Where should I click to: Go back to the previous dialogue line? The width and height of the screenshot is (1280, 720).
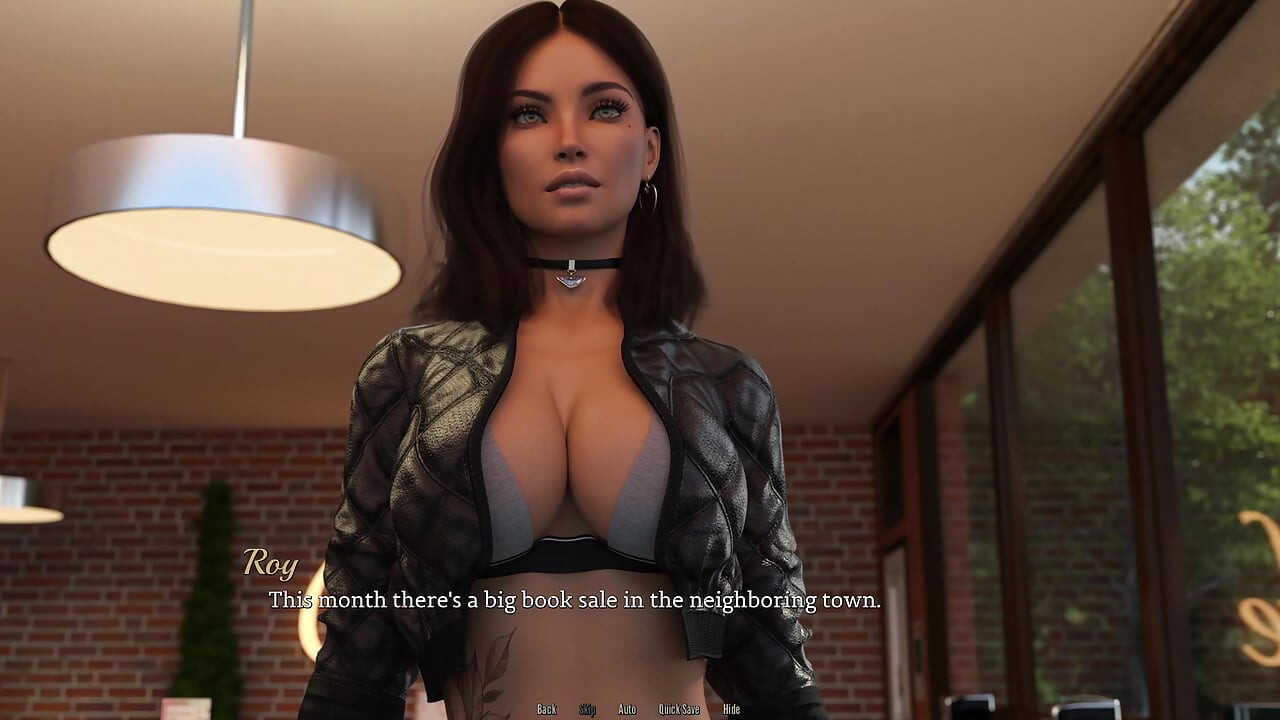click(x=546, y=709)
